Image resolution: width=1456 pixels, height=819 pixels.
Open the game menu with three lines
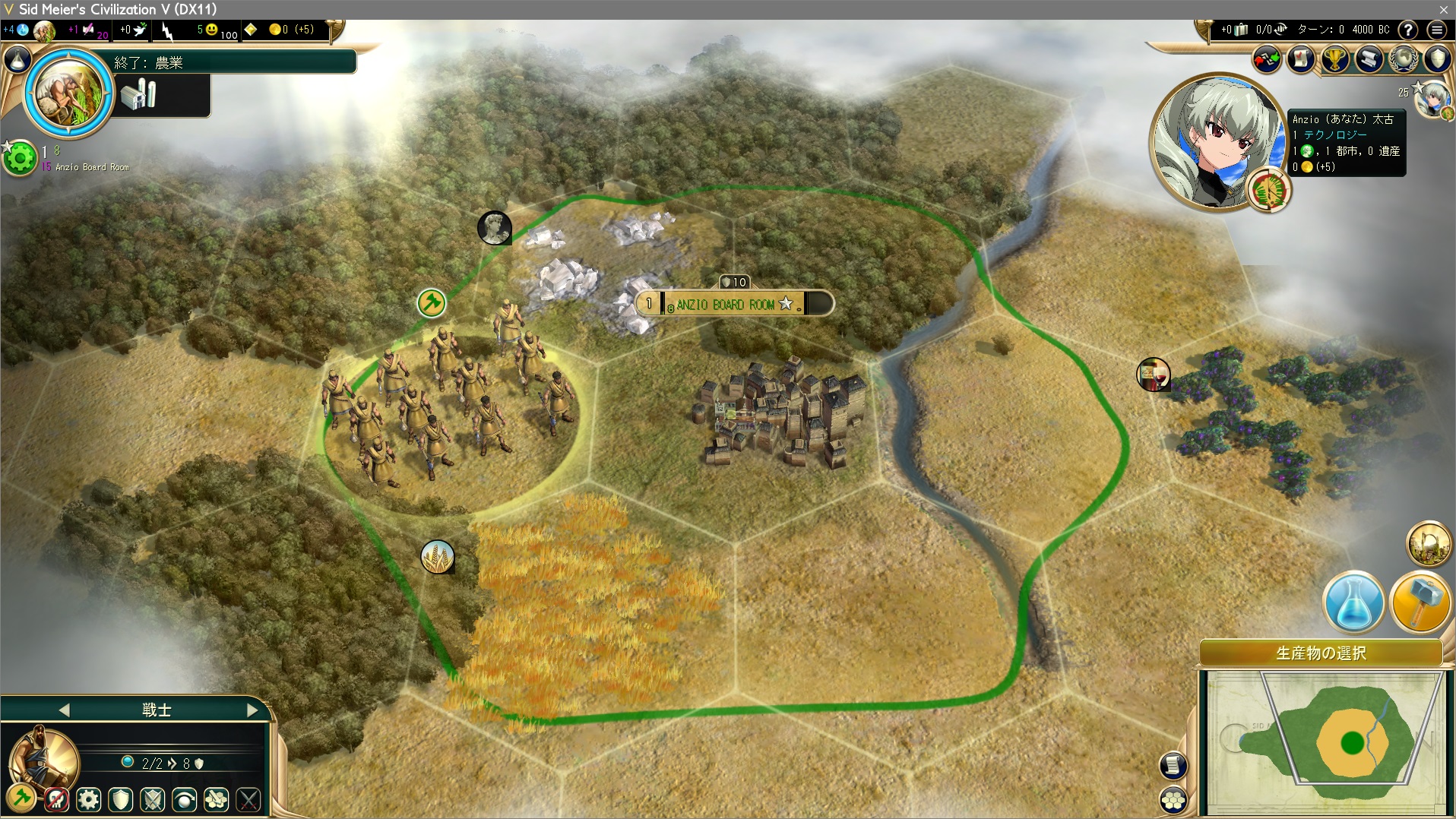(1436, 30)
